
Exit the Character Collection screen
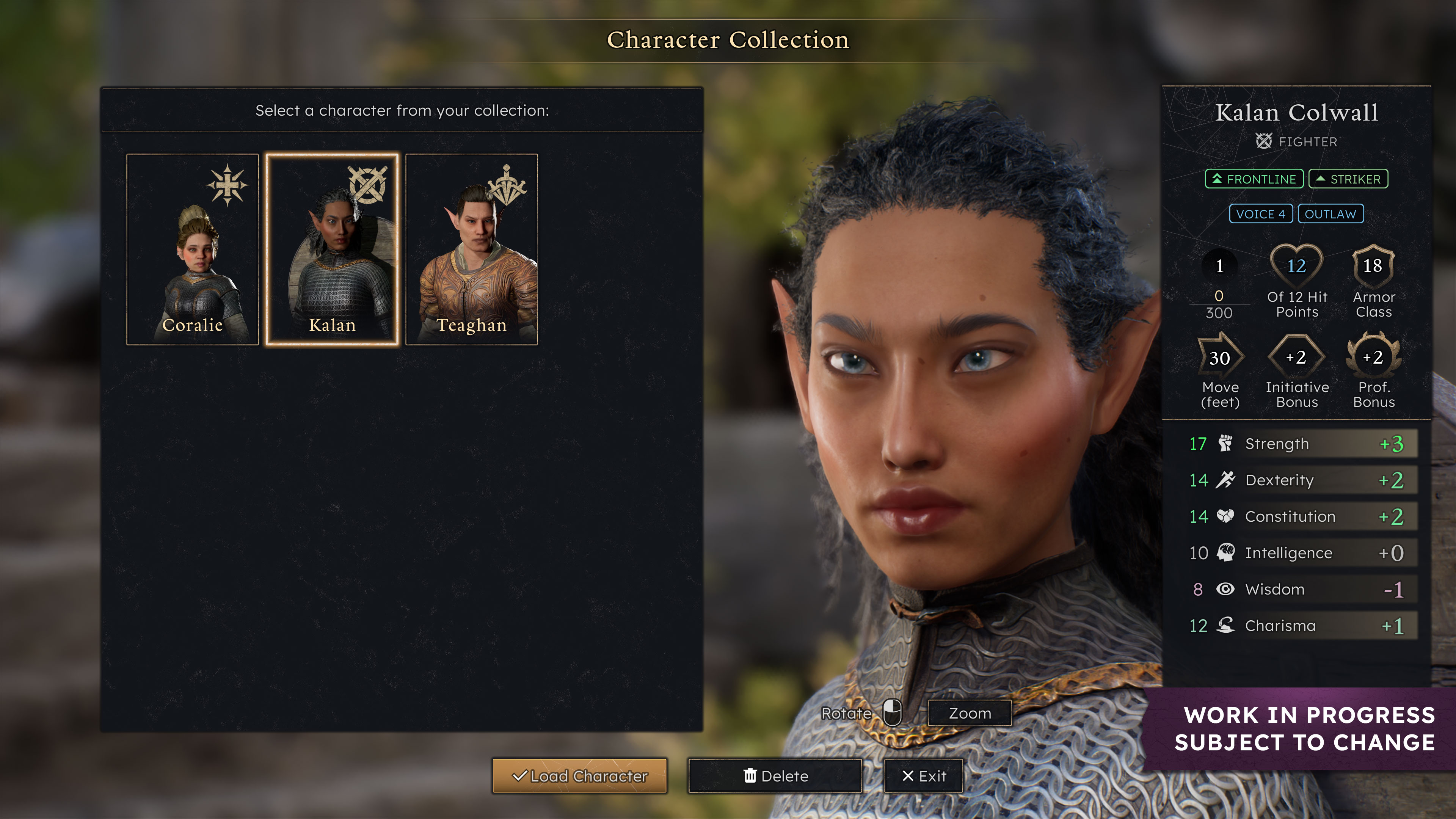click(923, 776)
